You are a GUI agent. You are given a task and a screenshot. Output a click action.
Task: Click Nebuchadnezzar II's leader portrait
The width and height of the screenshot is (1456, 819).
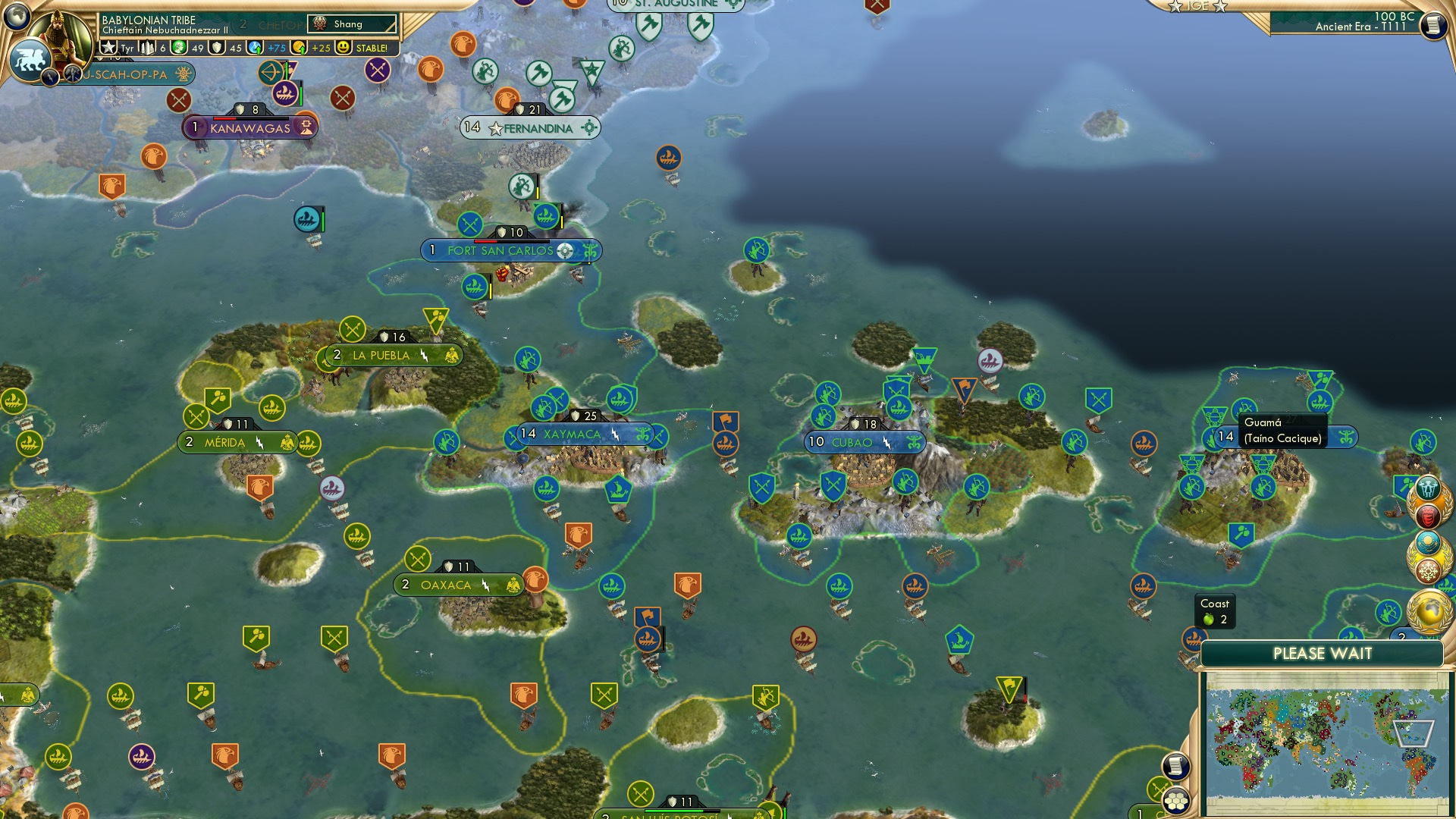tap(58, 34)
